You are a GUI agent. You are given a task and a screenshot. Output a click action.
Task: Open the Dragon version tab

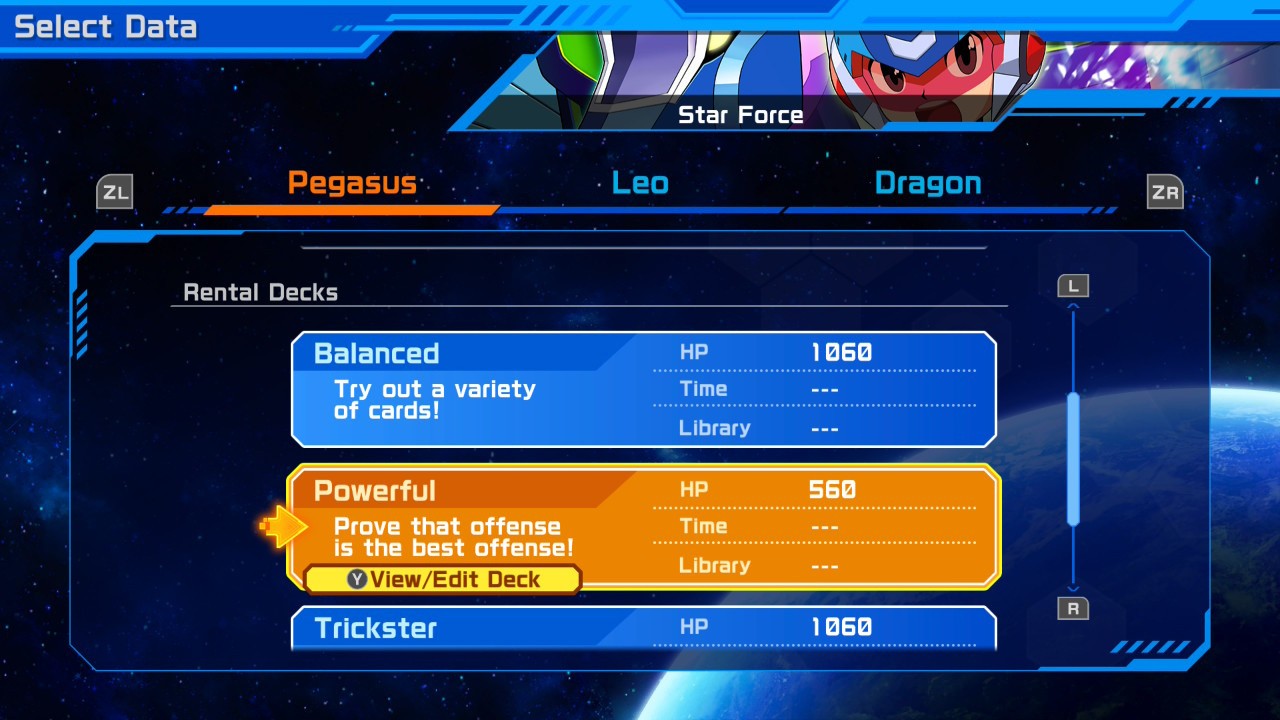pos(927,184)
